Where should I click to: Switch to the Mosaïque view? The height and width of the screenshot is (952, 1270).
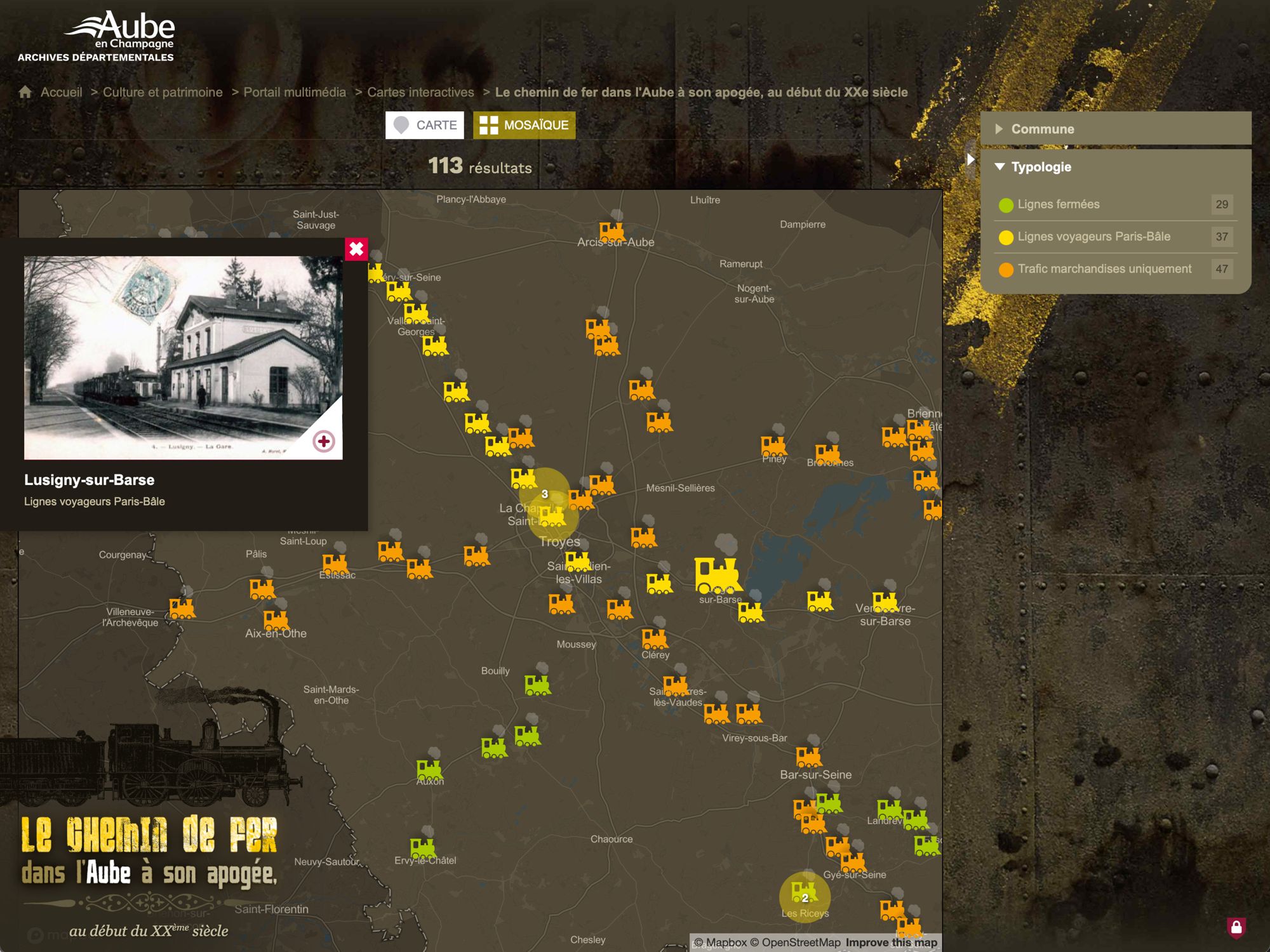coord(525,125)
